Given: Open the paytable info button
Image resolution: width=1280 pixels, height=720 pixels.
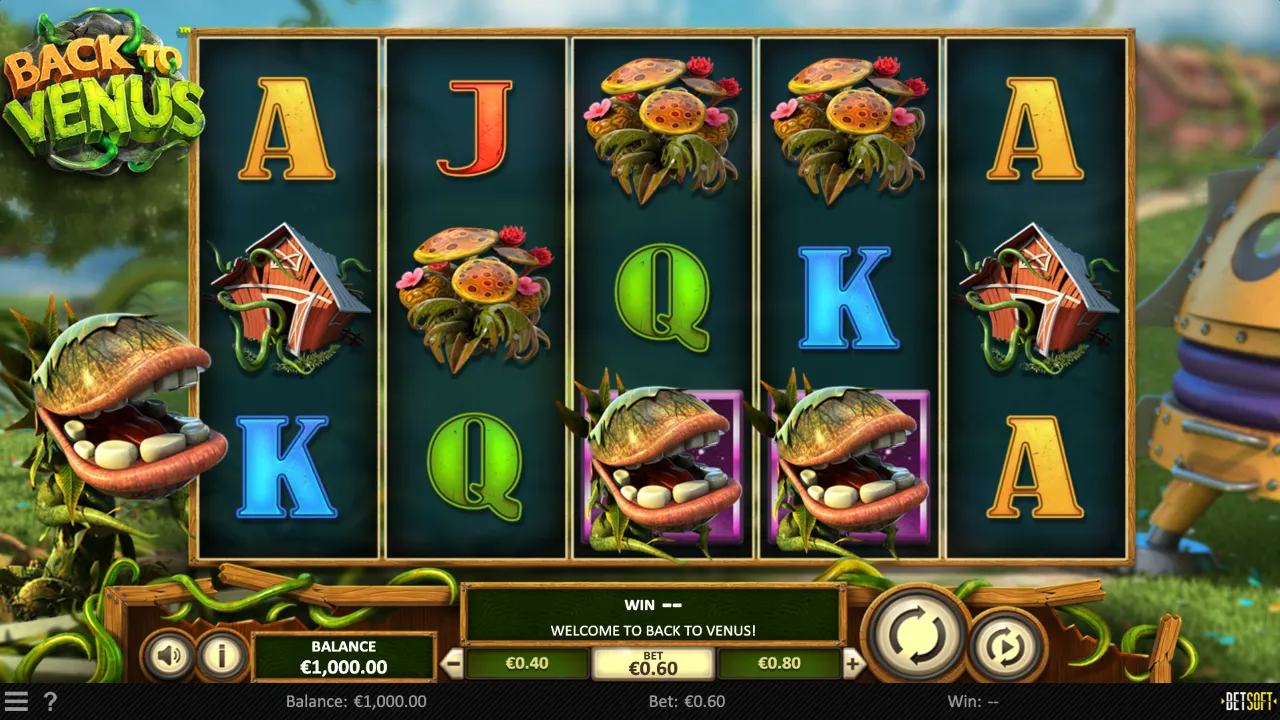Looking at the screenshot, I should (221, 656).
